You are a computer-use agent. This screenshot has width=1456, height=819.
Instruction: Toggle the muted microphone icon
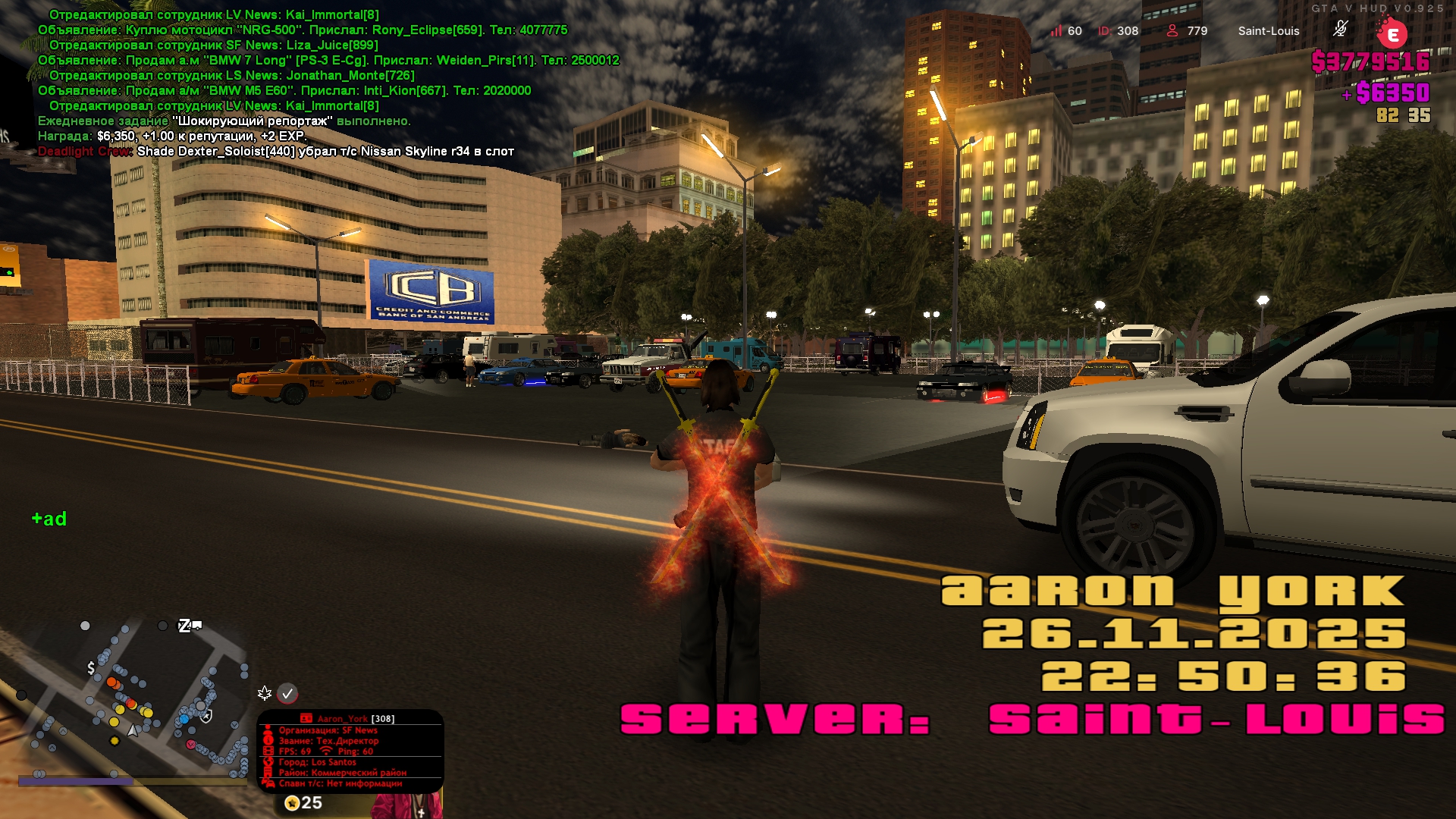pos(1340,29)
